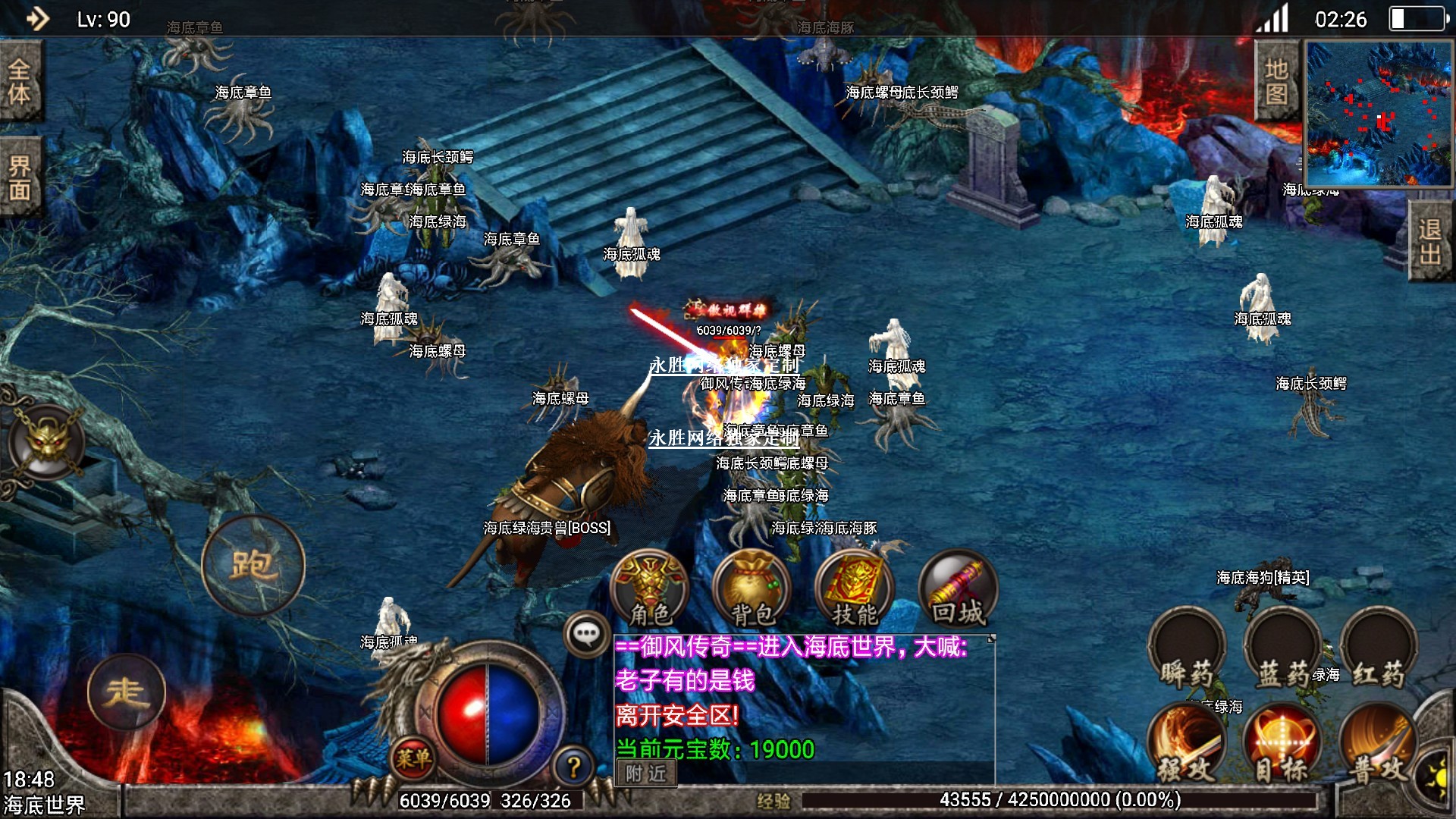Toggle the 界面 interface button
1456x819 pixels.
20,177
